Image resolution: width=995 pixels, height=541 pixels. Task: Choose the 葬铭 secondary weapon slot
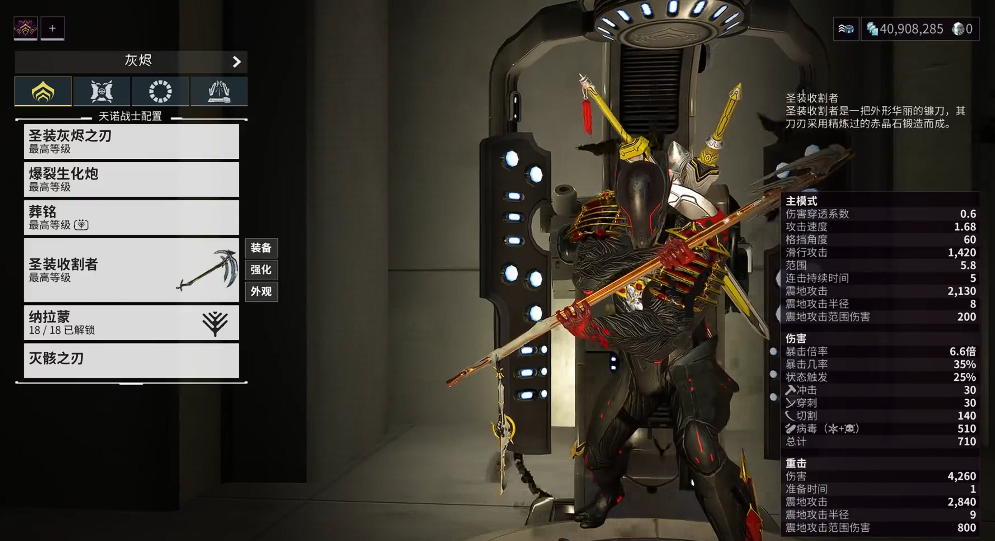click(131, 217)
